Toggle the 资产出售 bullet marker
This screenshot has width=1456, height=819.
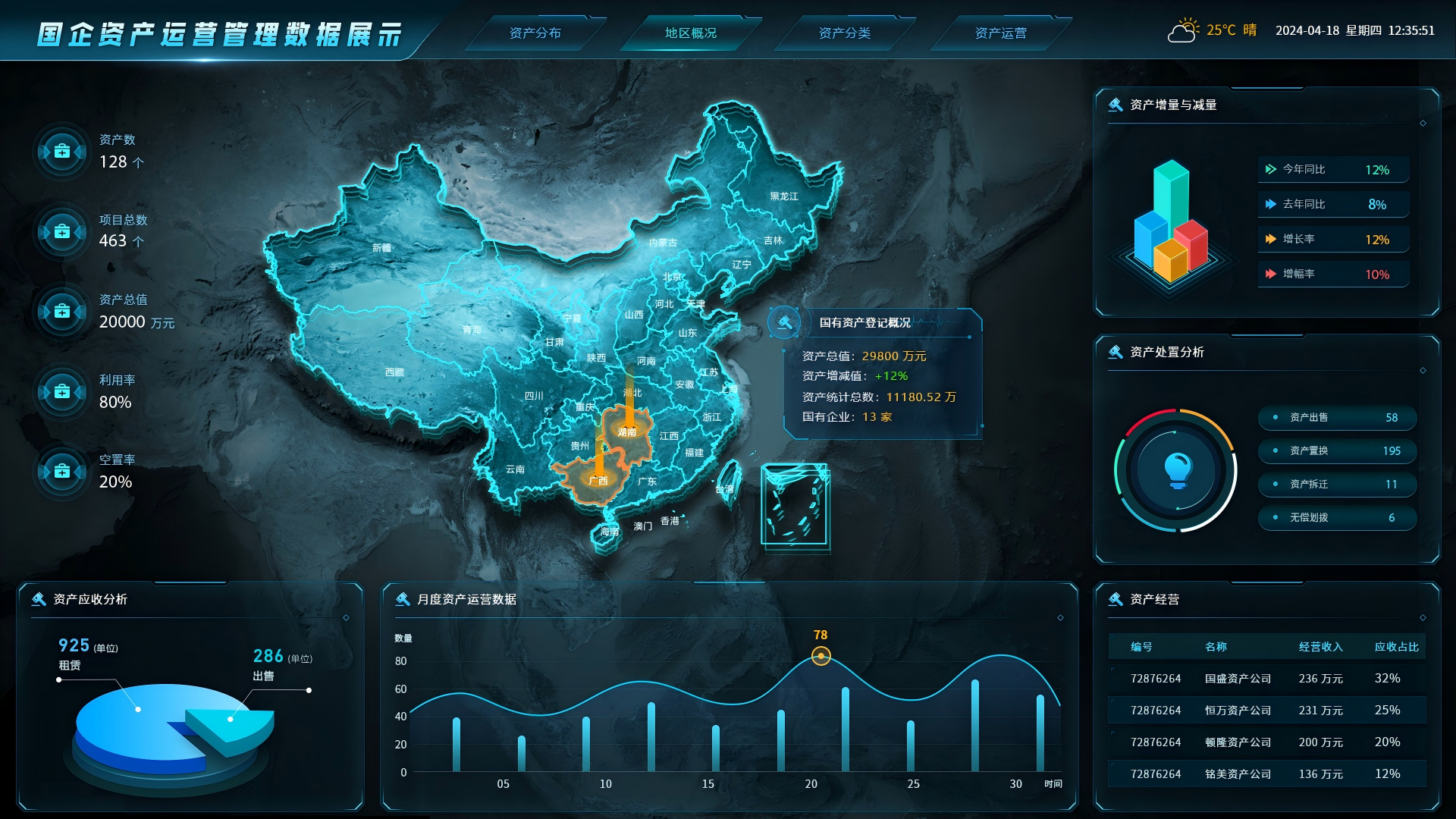coord(1276,418)
